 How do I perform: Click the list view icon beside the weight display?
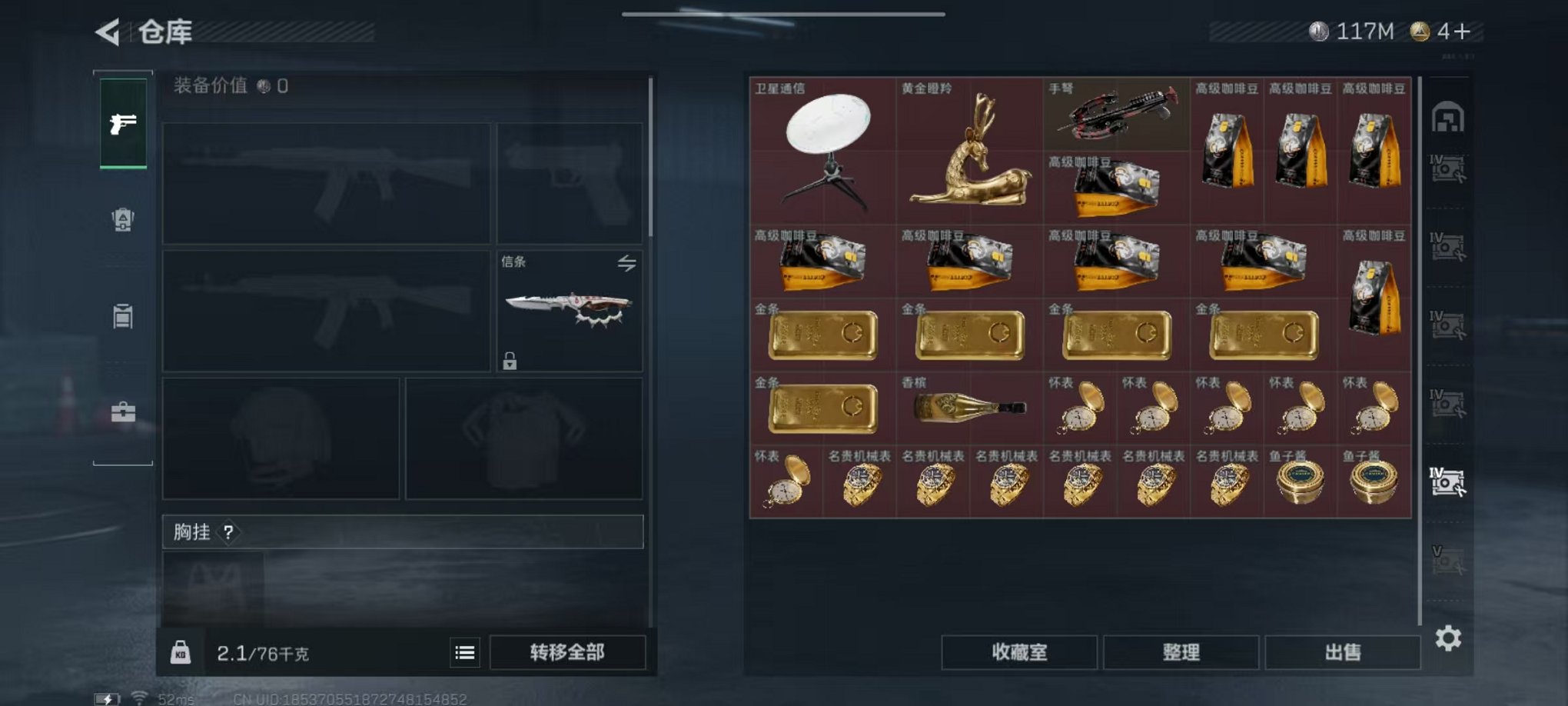coord(464,651)
